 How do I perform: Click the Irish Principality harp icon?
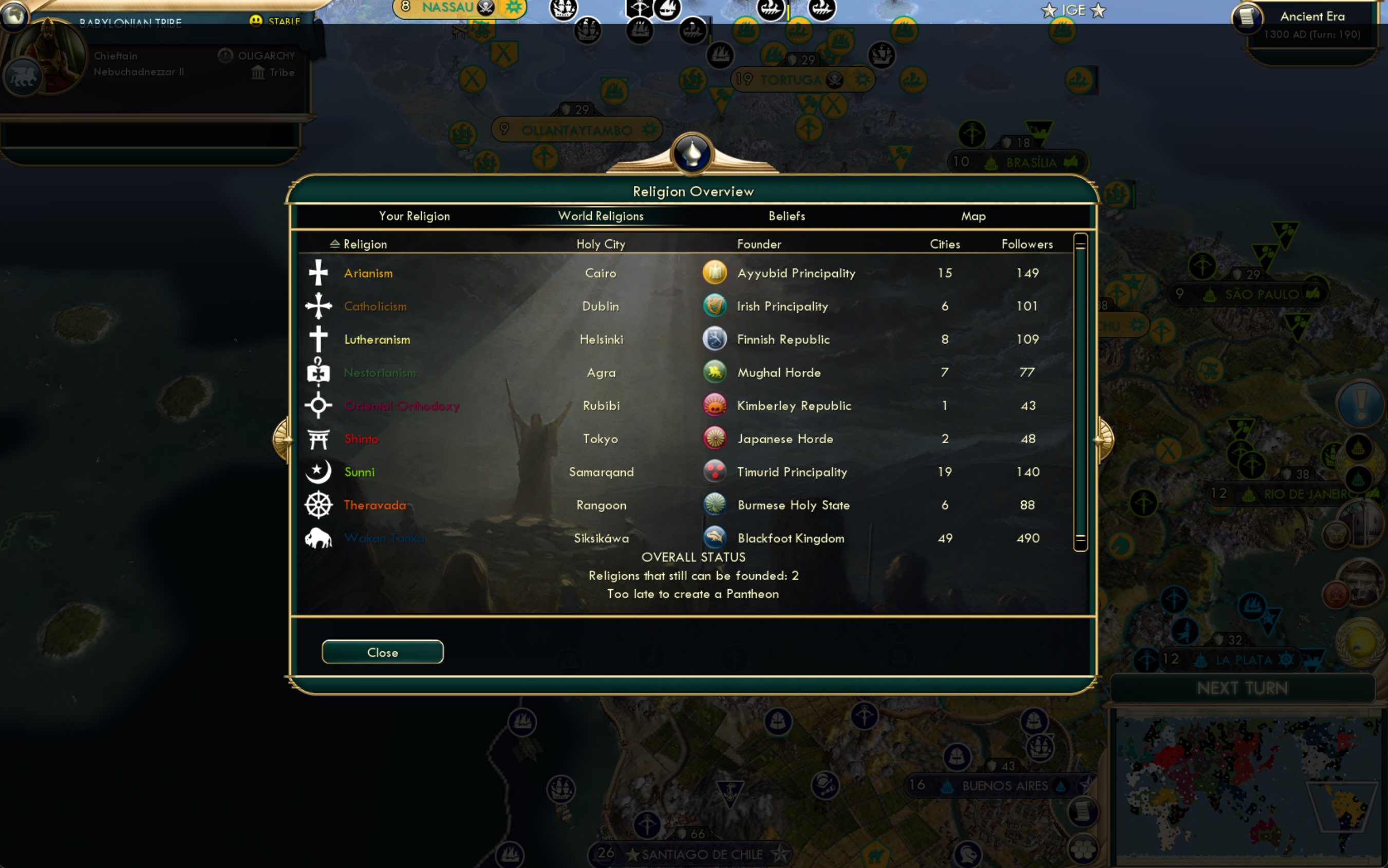[715, 306]
